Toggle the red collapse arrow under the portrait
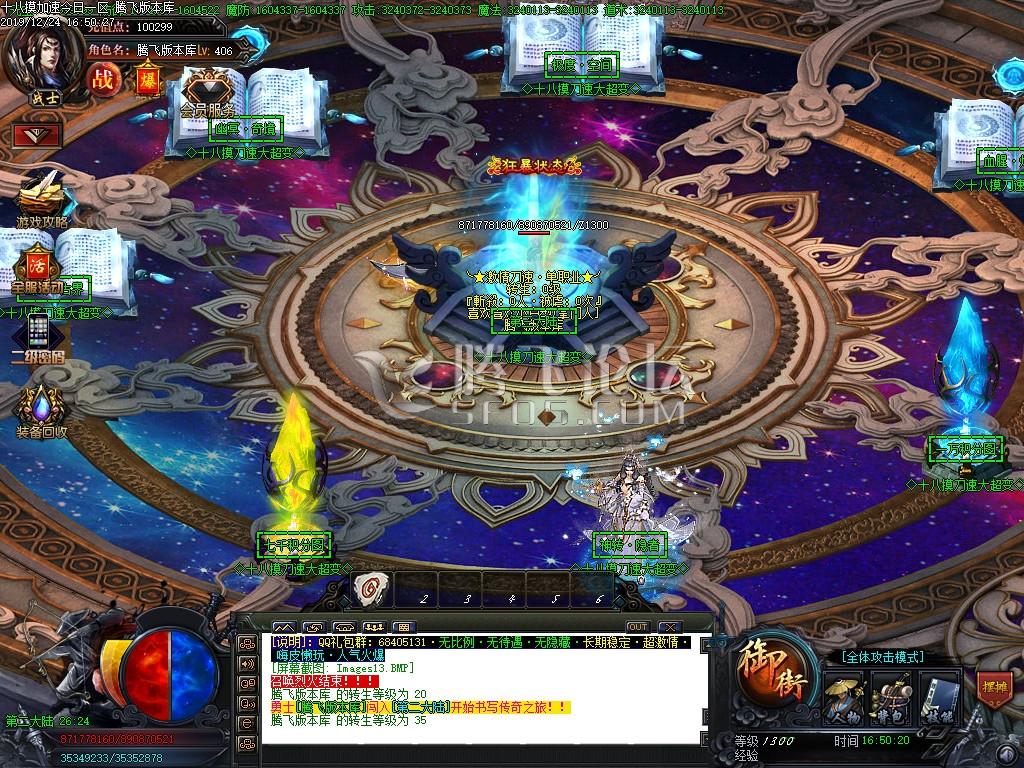The height and width of the screenshot is (768, 1024). [37, 134]
